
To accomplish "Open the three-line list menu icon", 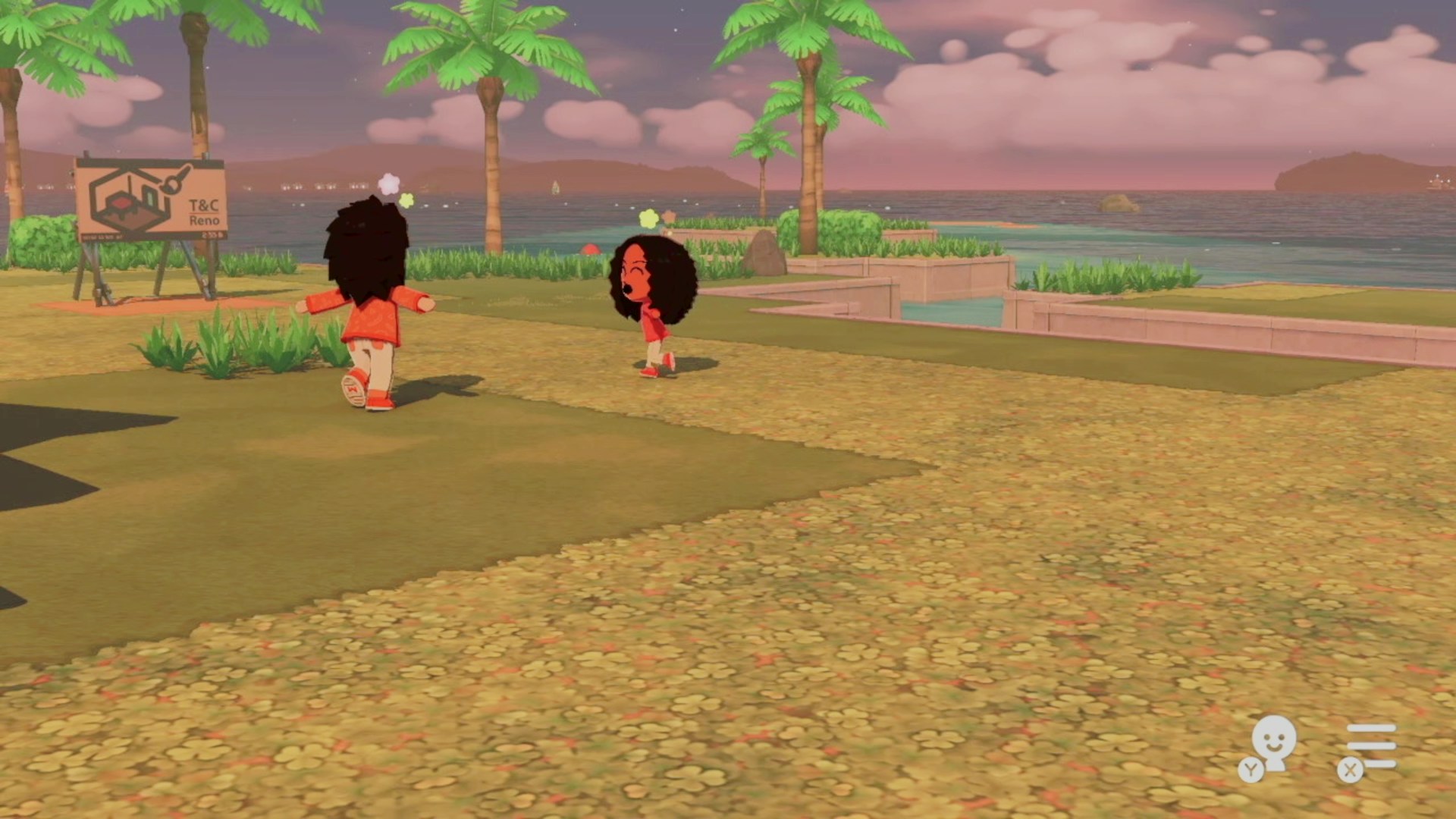I will (x=1370, y=746).
